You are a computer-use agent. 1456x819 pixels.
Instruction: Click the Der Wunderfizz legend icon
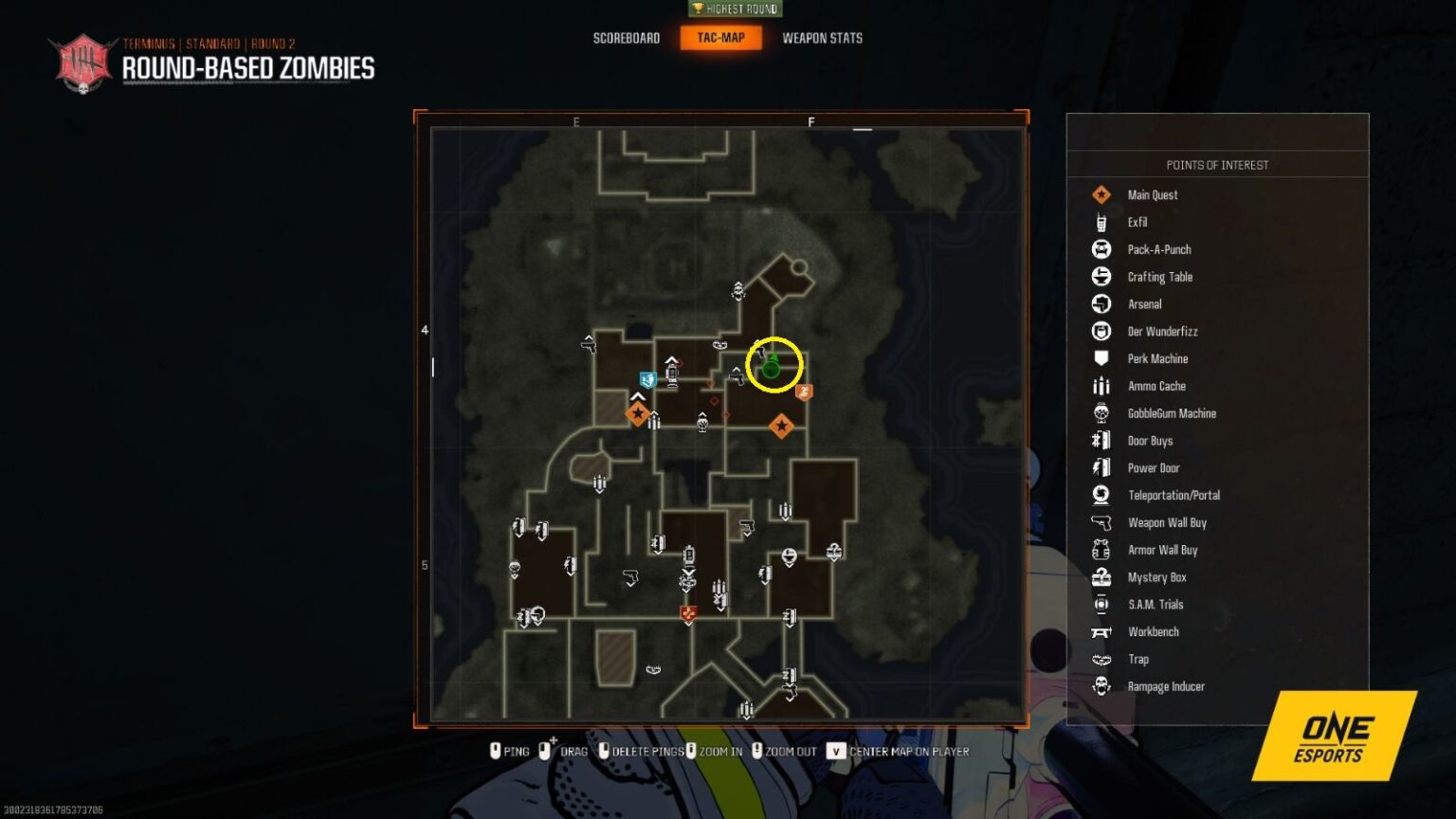click(x=1101, y=331)
